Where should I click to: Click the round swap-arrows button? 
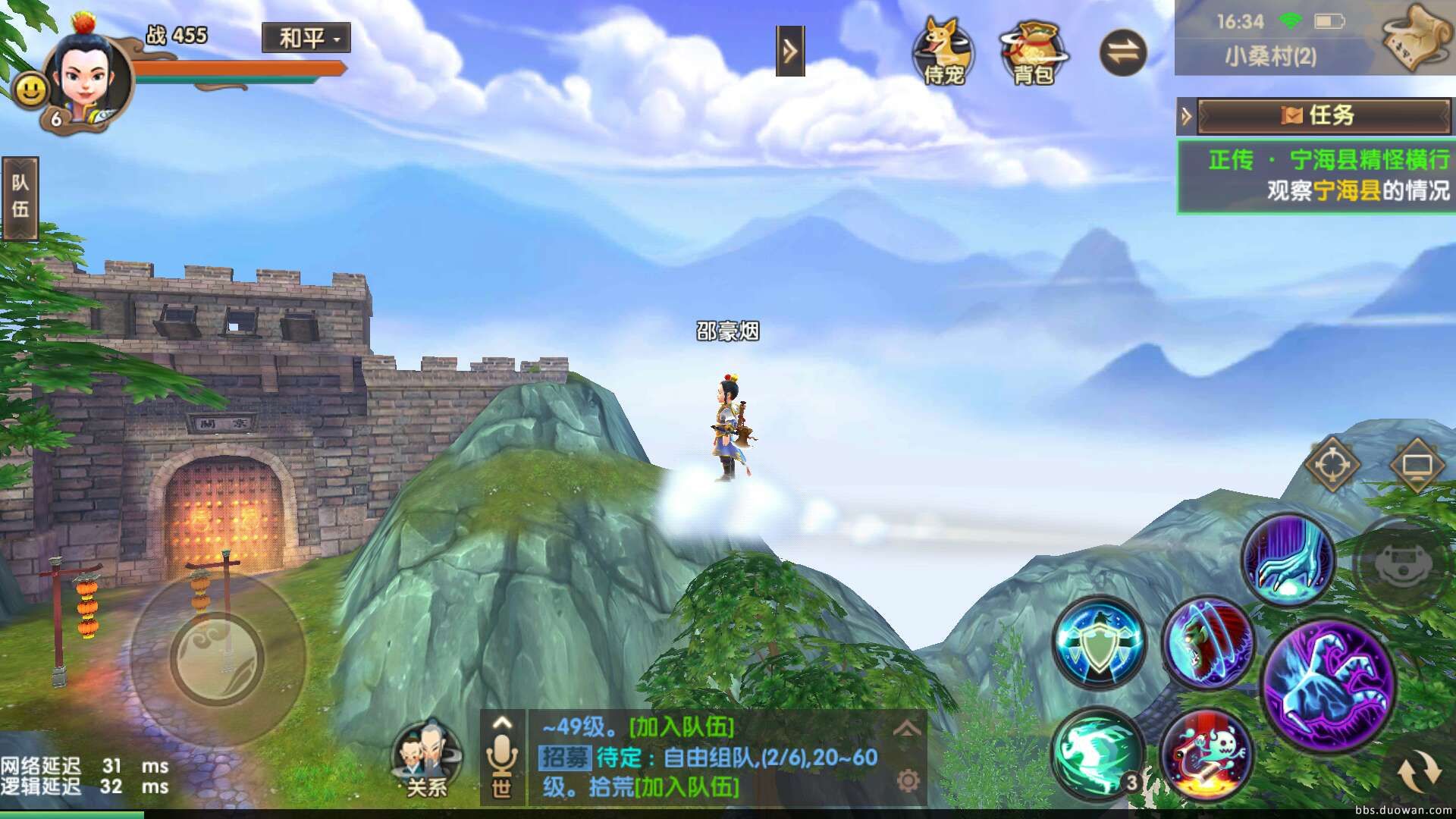[1122, 52]
